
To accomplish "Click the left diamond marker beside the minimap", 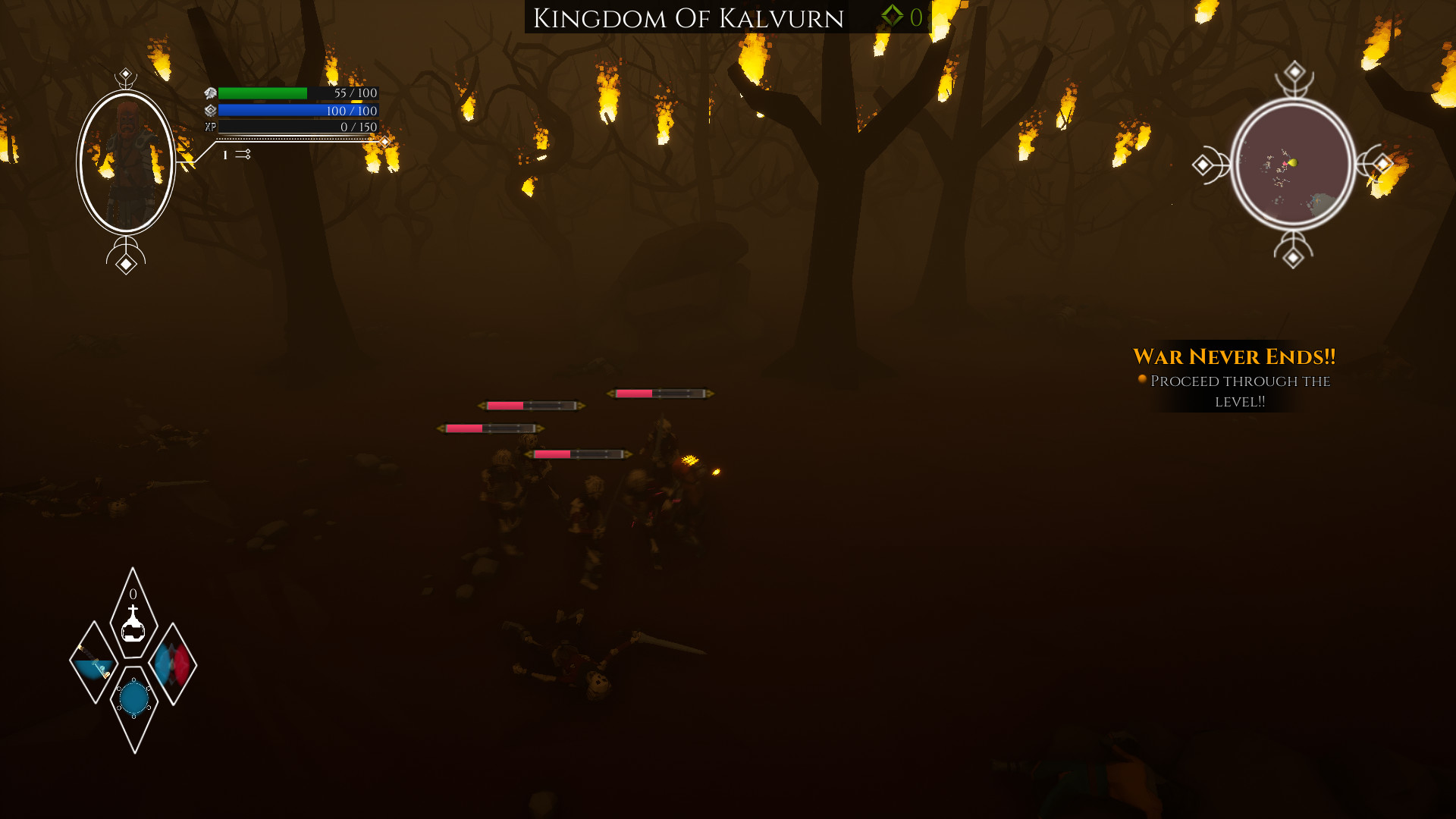I will click(1203, 162).
